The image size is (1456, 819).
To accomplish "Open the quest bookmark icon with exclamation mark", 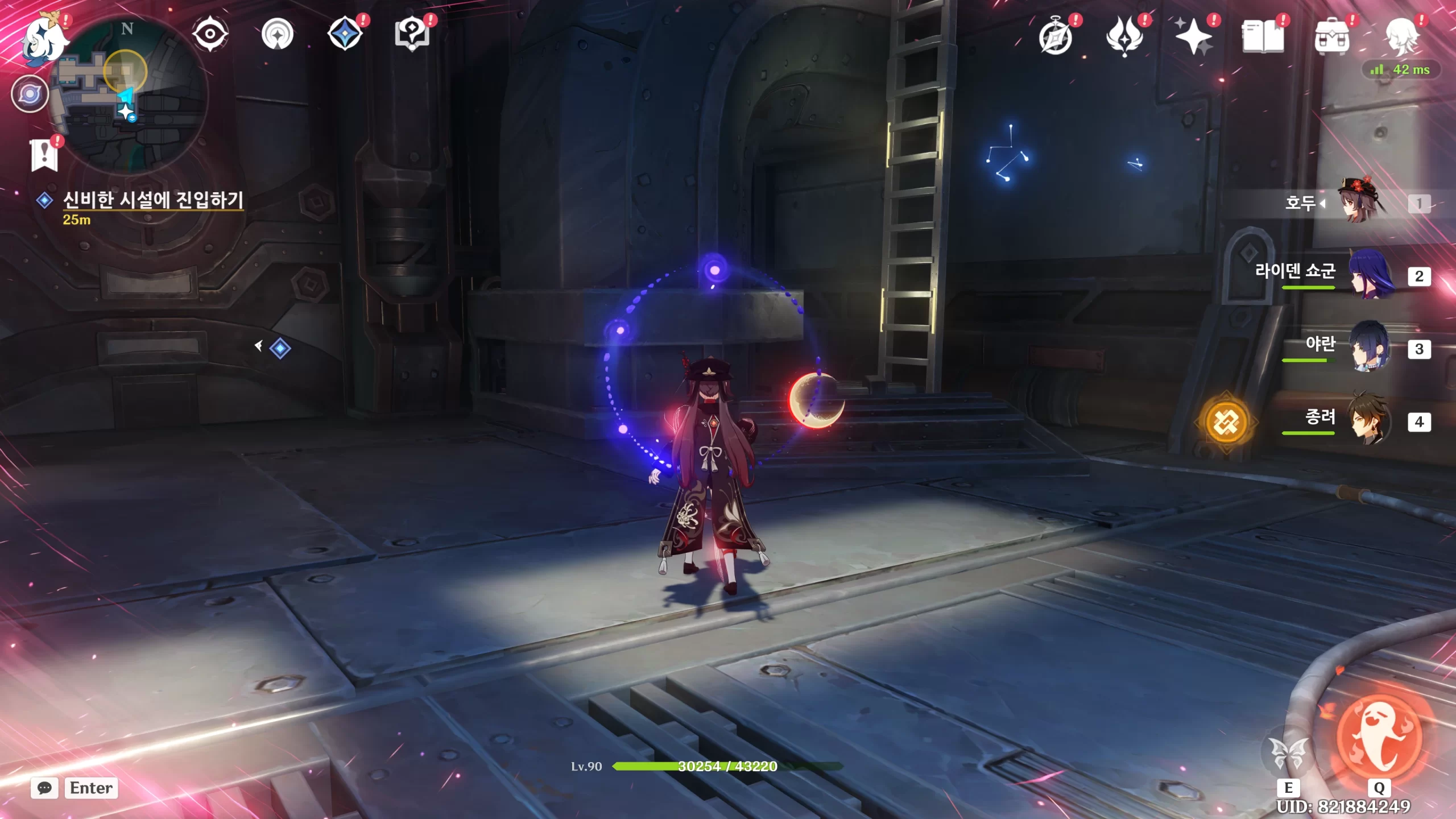I will click(x=44, y=155).
